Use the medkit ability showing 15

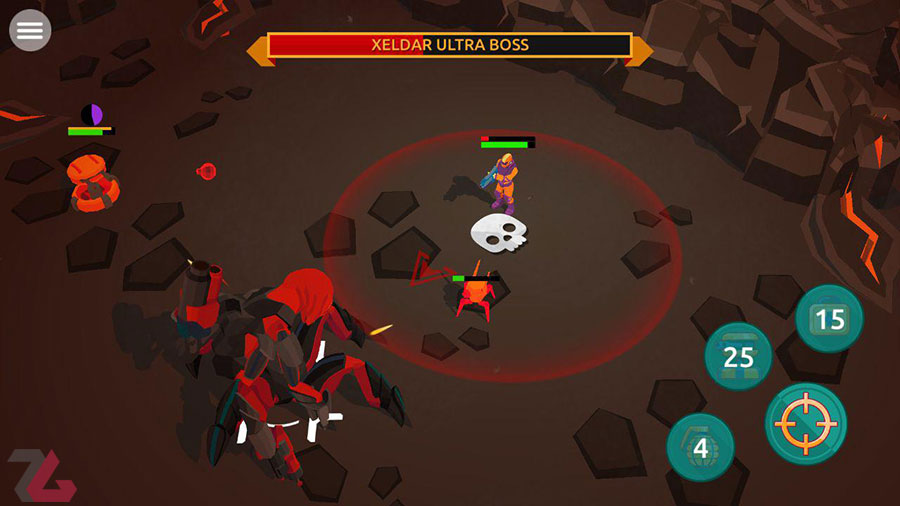[829, 319]
